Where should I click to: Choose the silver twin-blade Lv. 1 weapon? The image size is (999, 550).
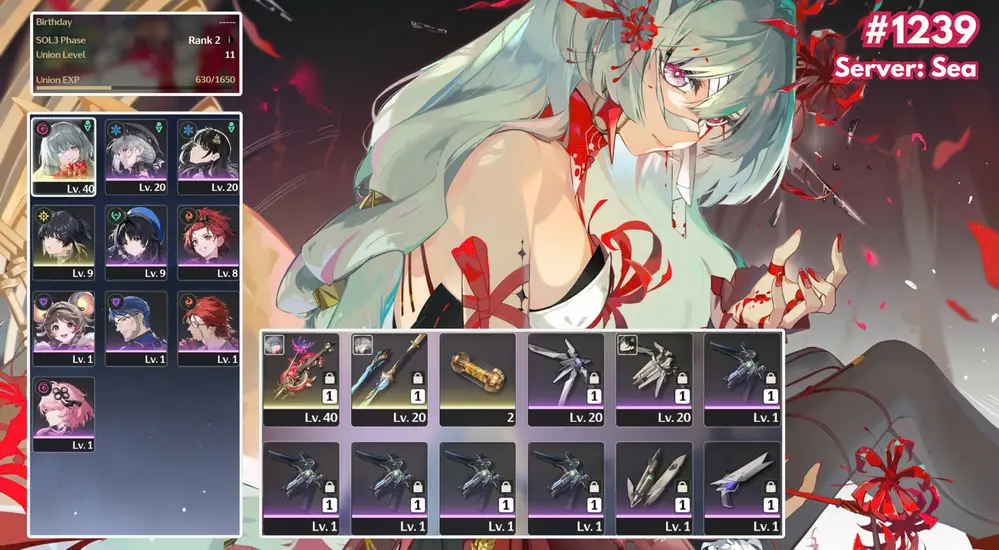(x=654, y=487)
